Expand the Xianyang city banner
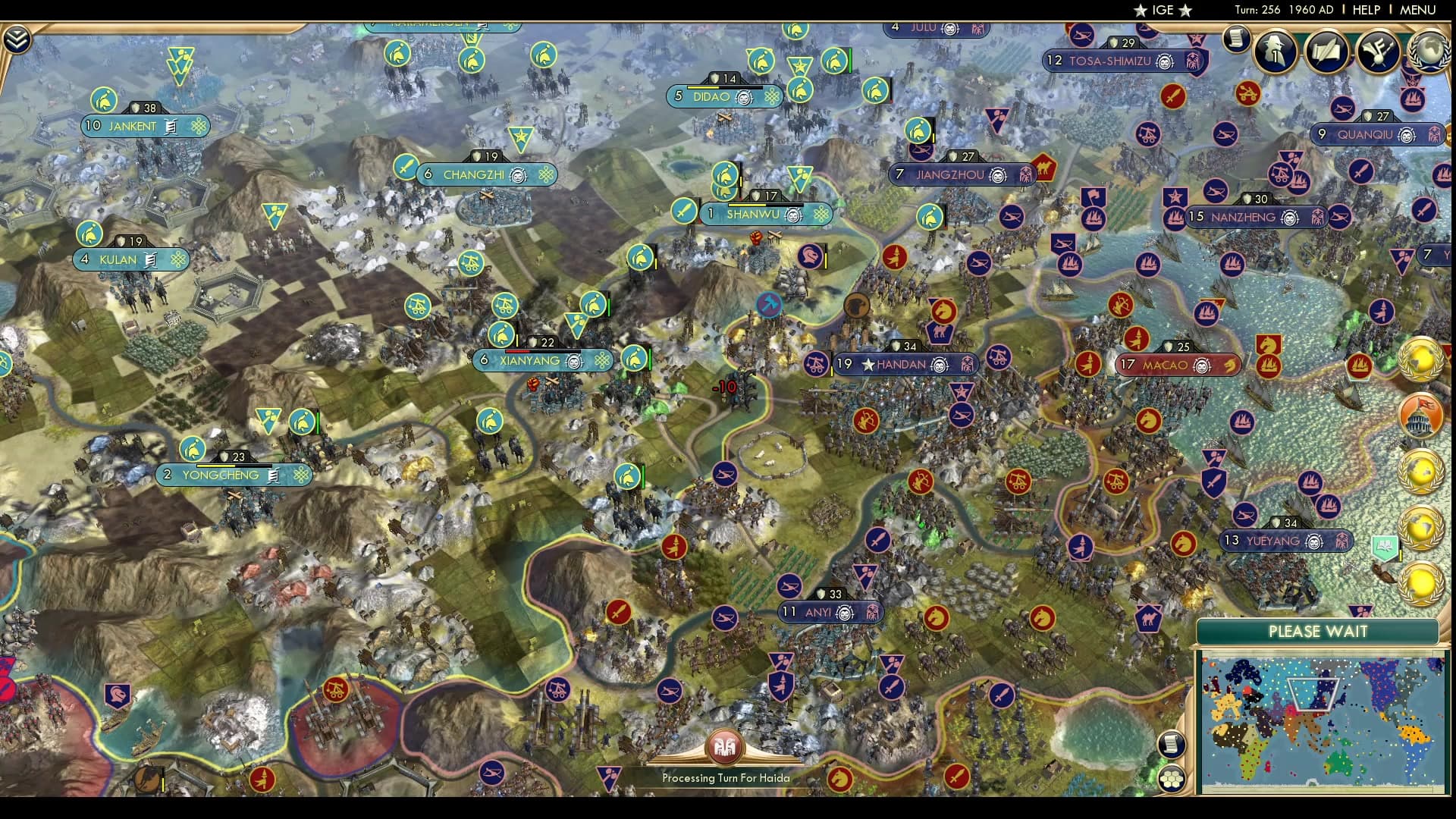 pos(542,361)
